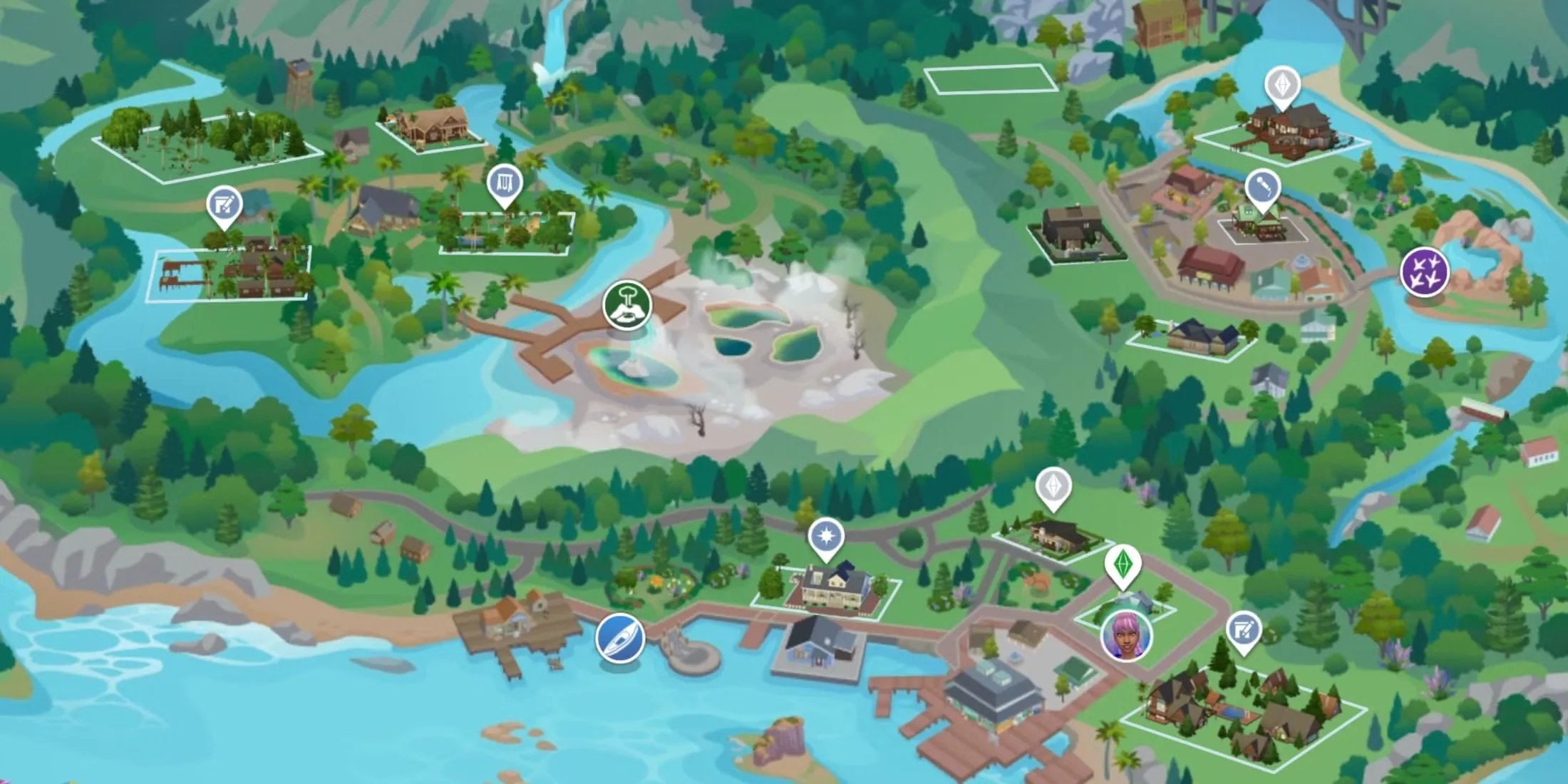Viewport: 1568px width, 784px height.
Task: Select the starburst lot marker above the mansion
Action: pos(826,537)
